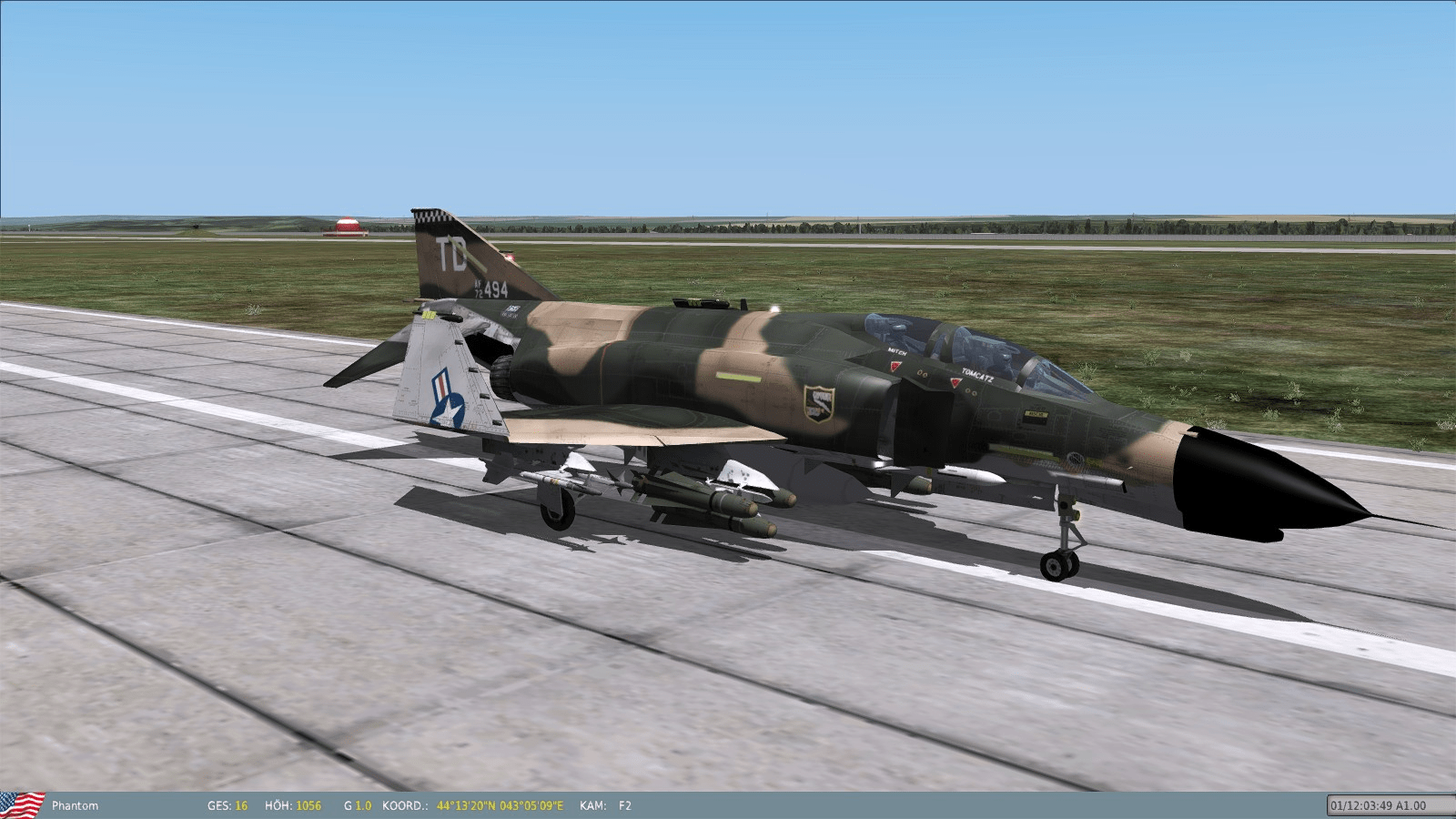This screenshot has height=819, width=1456.
Task: Click the KAM camera mode indicator
Action: pyautogui.click(x=592, y=804)
